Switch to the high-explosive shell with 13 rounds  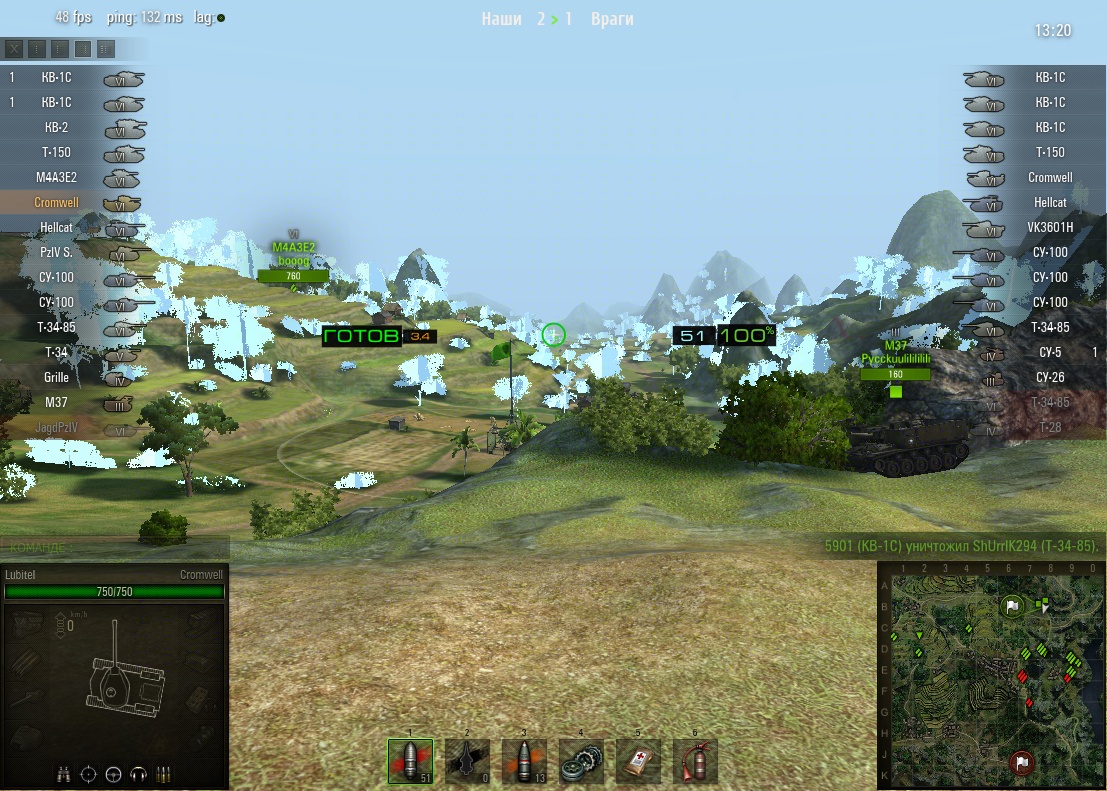[524, 761]
